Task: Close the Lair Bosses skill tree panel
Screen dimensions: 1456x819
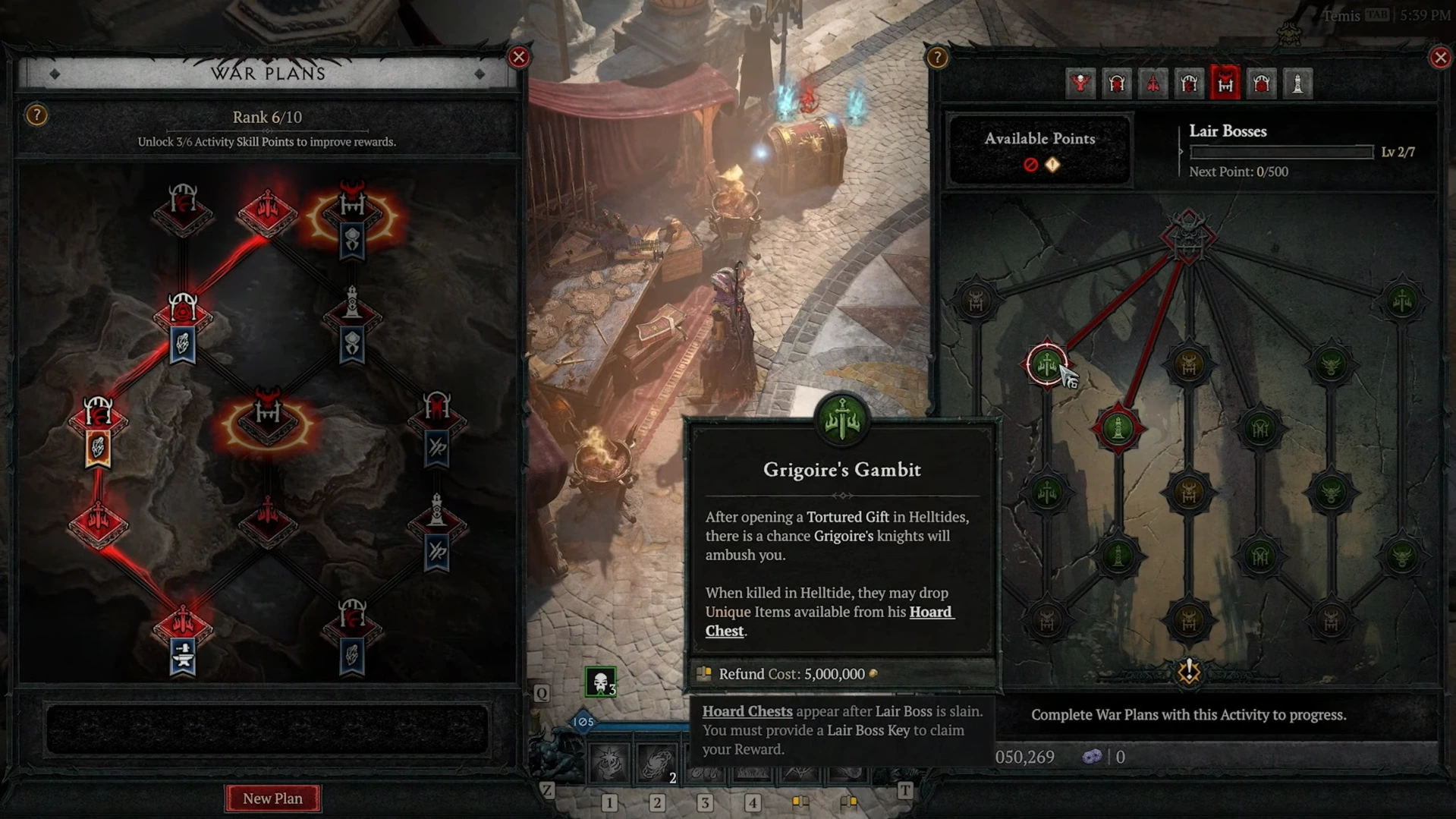Action: tap(1439, 58)
